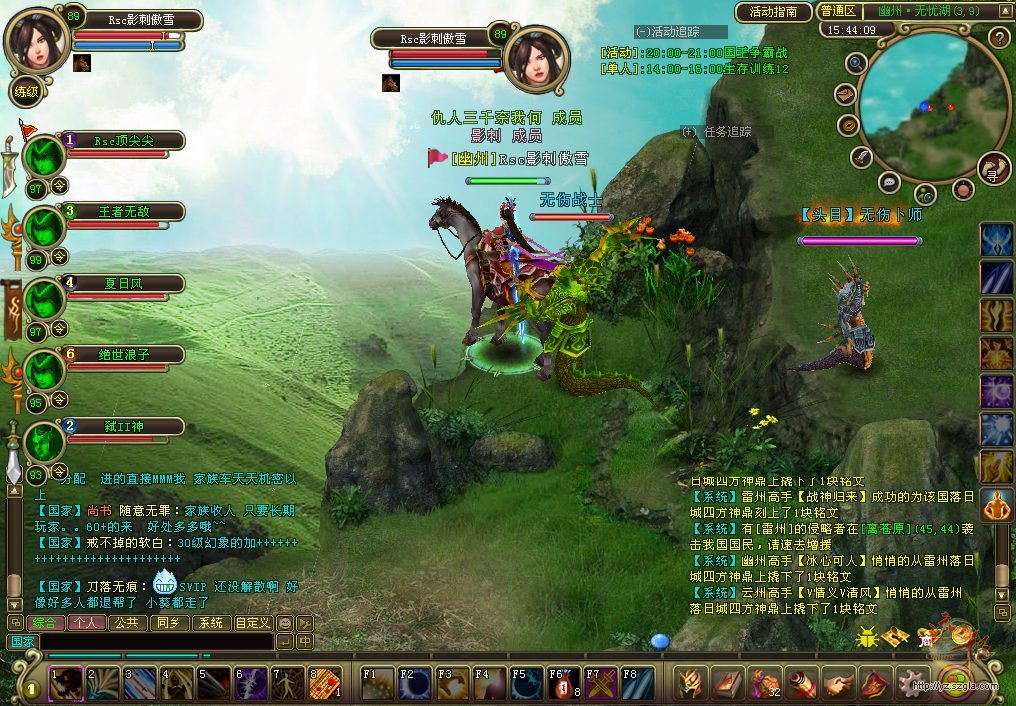Activate the 寻 footprints pathfinding button
The image size is (1016, 706).
(994, 168)
